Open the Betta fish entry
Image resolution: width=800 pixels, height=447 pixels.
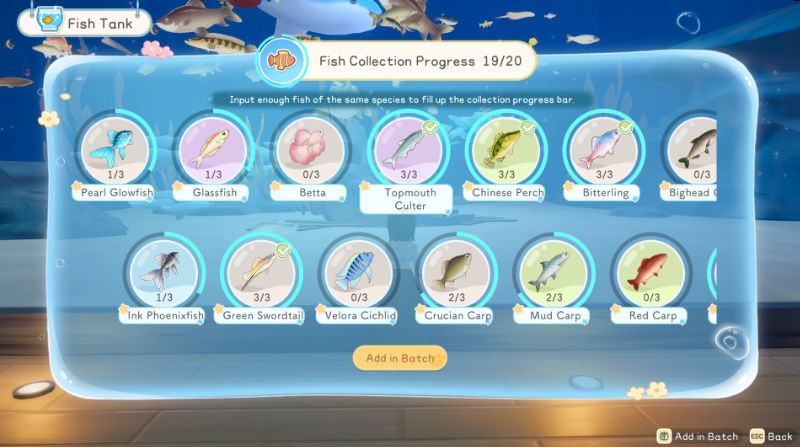coord(308,148)
